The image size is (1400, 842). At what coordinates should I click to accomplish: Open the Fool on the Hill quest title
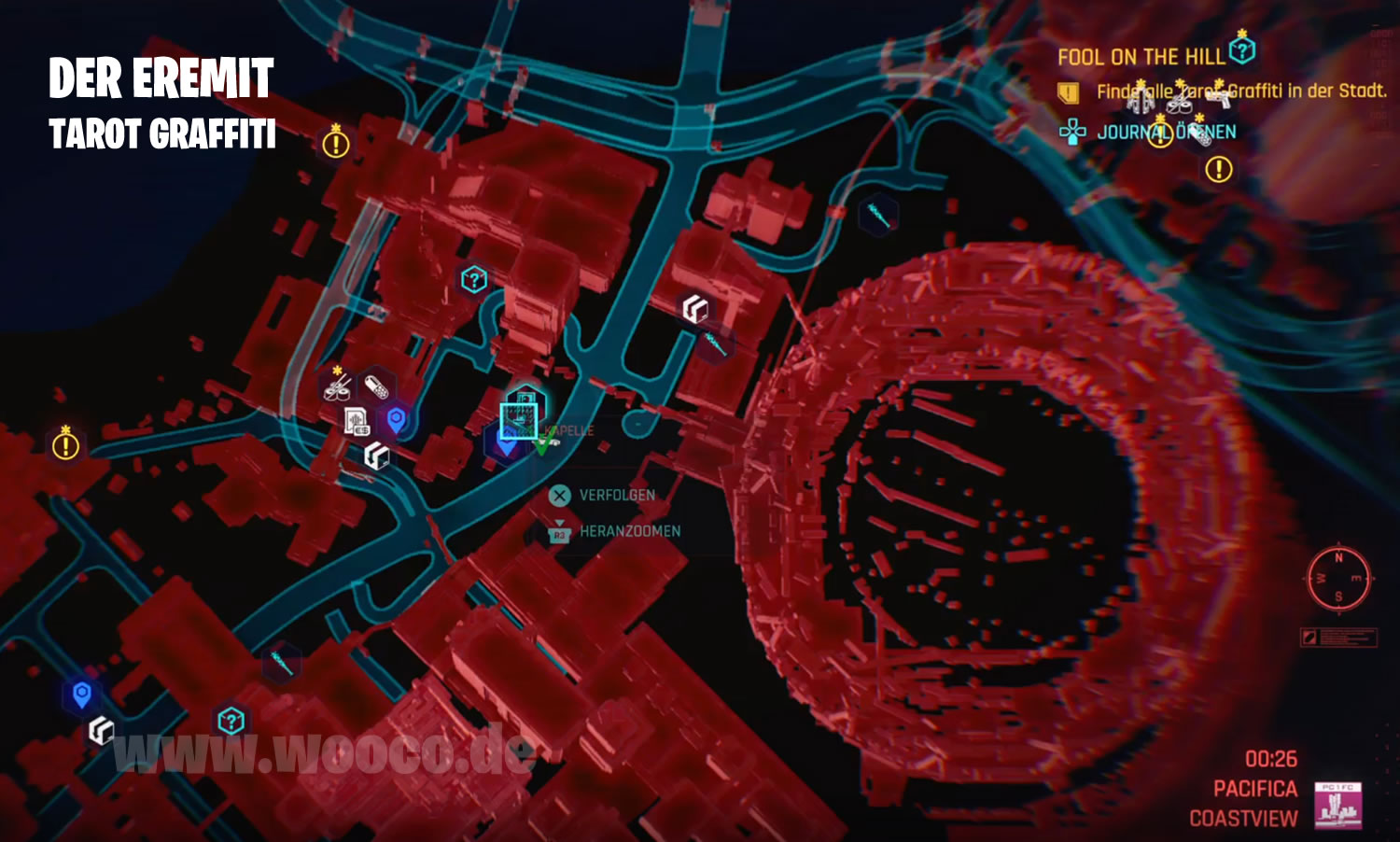point(1141,57)
